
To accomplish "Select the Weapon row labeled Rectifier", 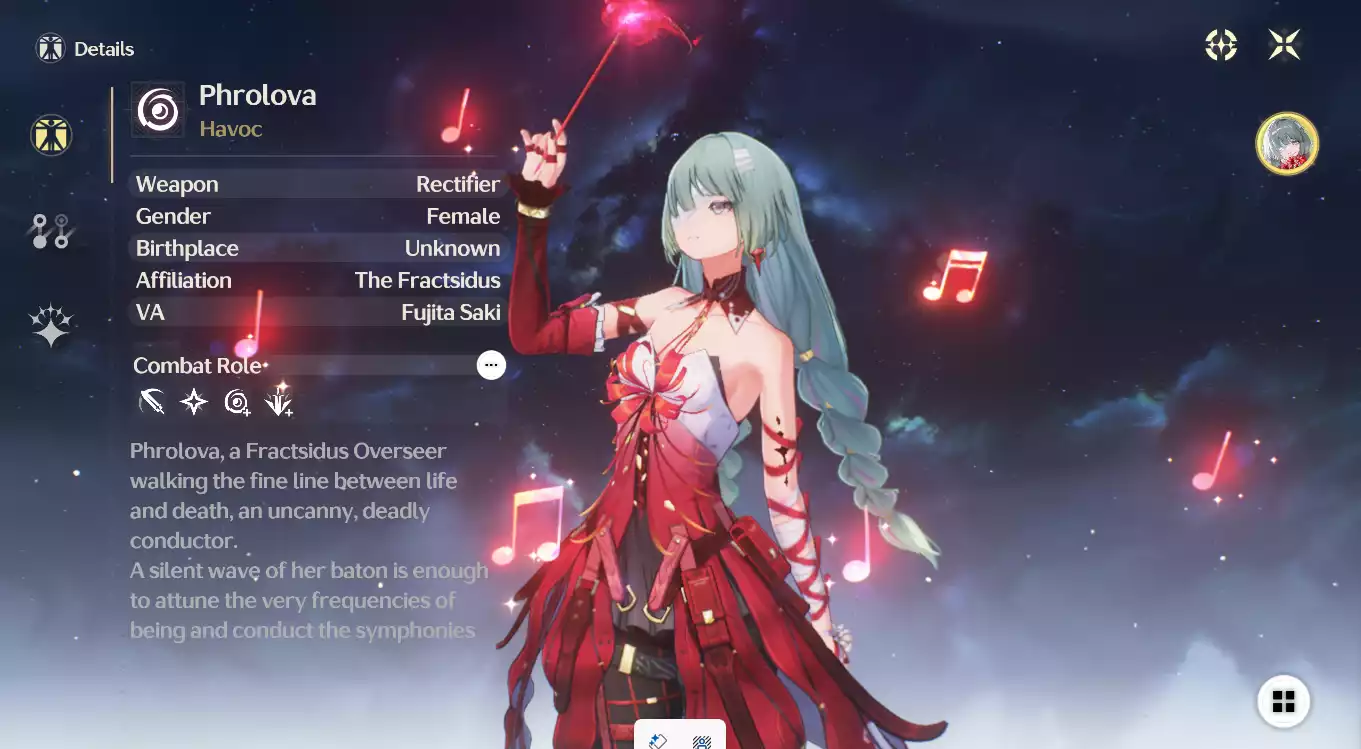I will (317, 184).
